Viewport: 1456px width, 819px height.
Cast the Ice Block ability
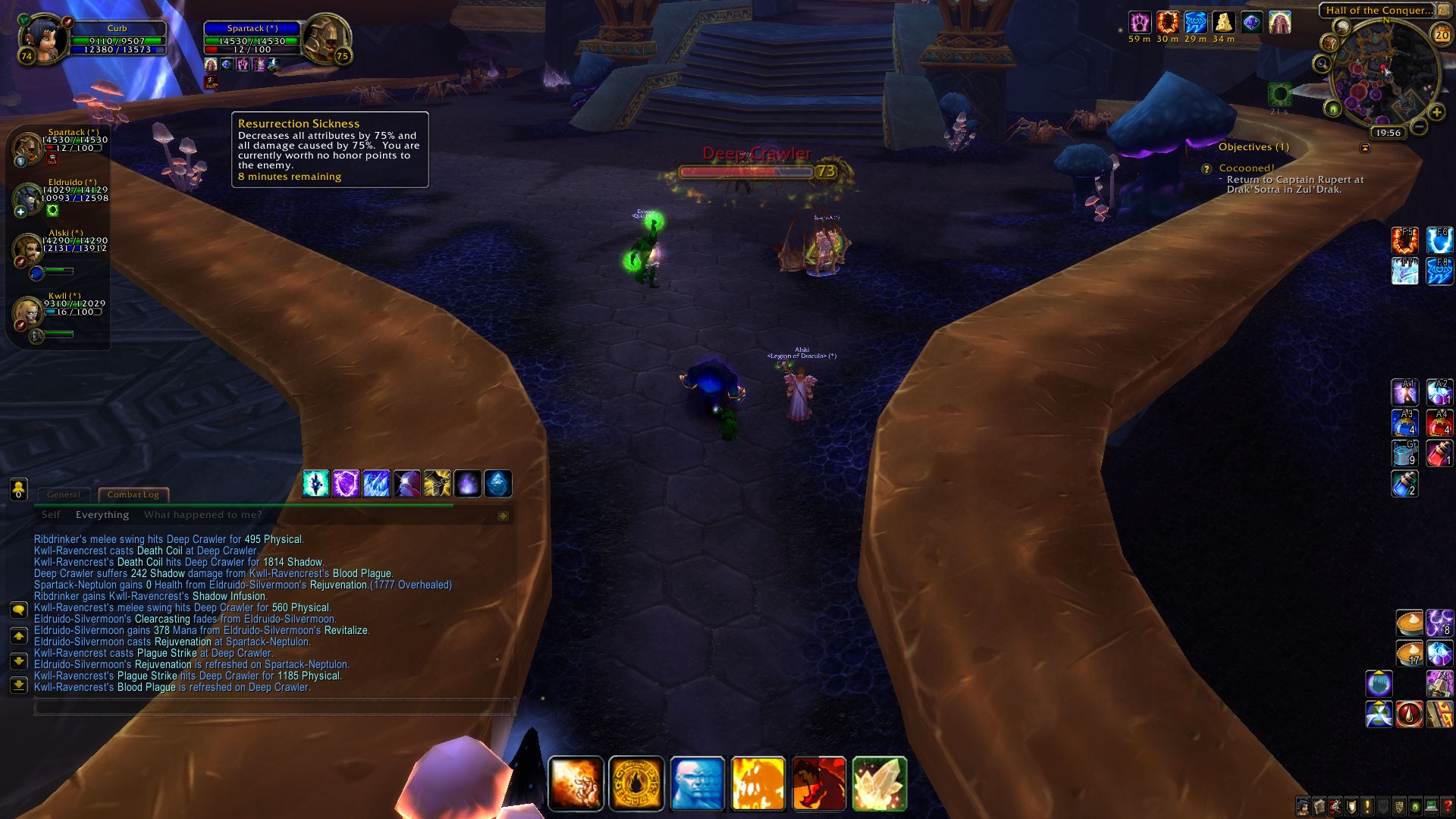click(x=497, y=484)
